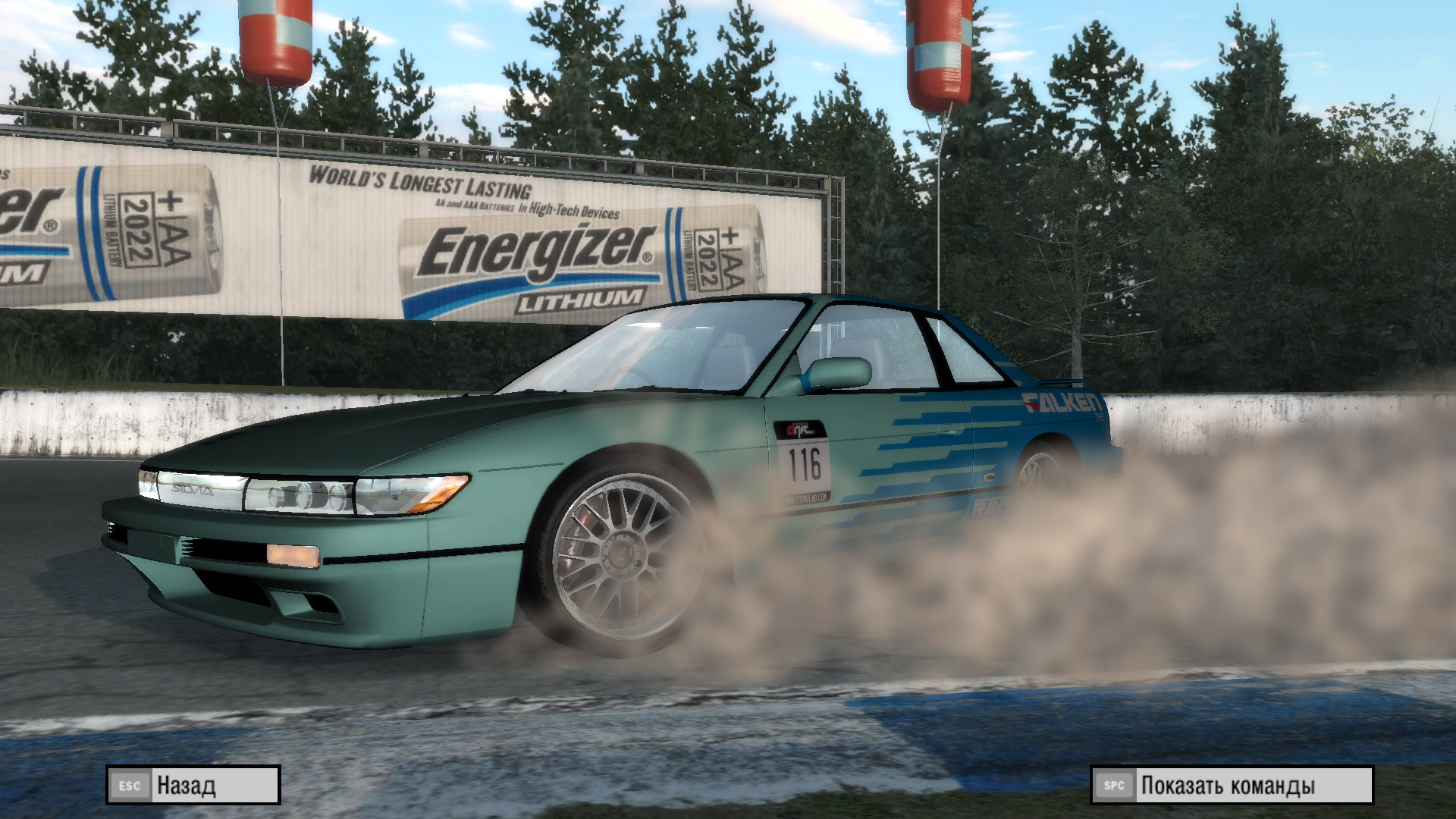Click the Показать команды button

point(1232,785)
